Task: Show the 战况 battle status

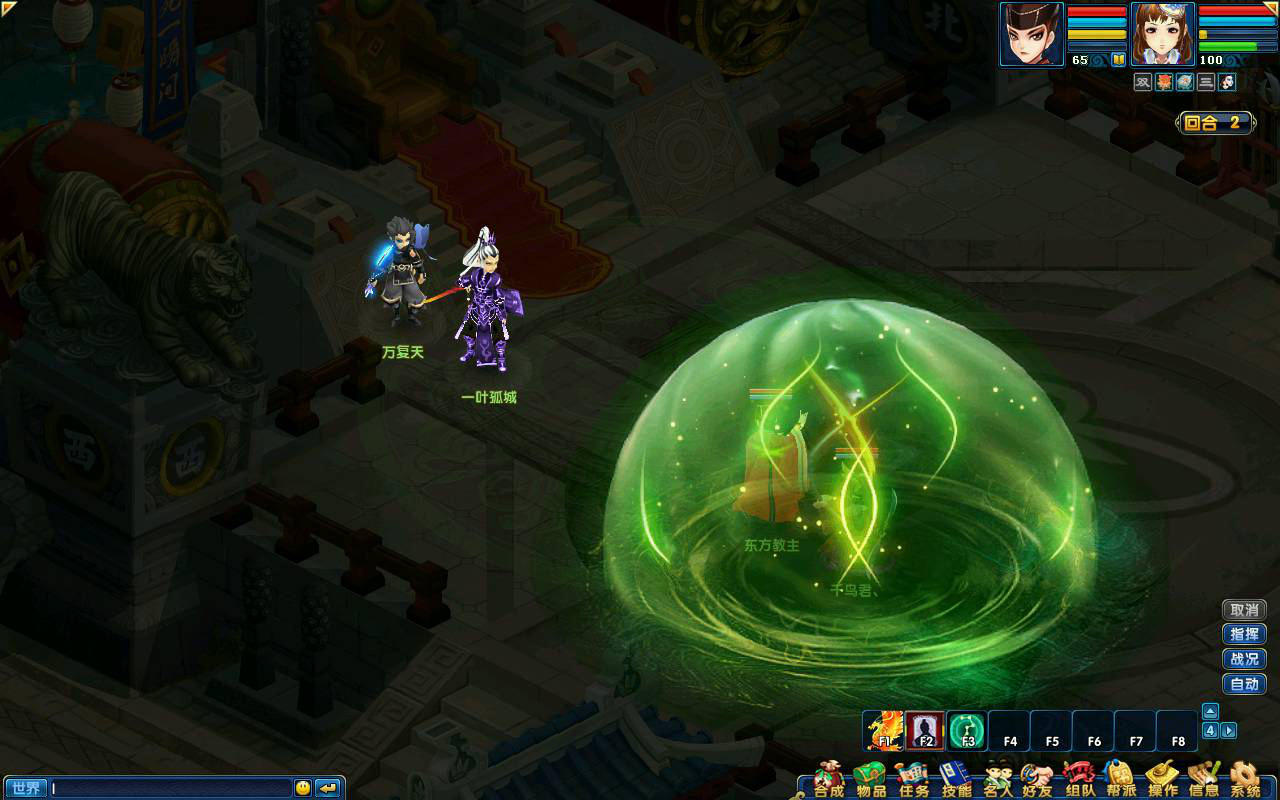Action: tap(1244, 660)
